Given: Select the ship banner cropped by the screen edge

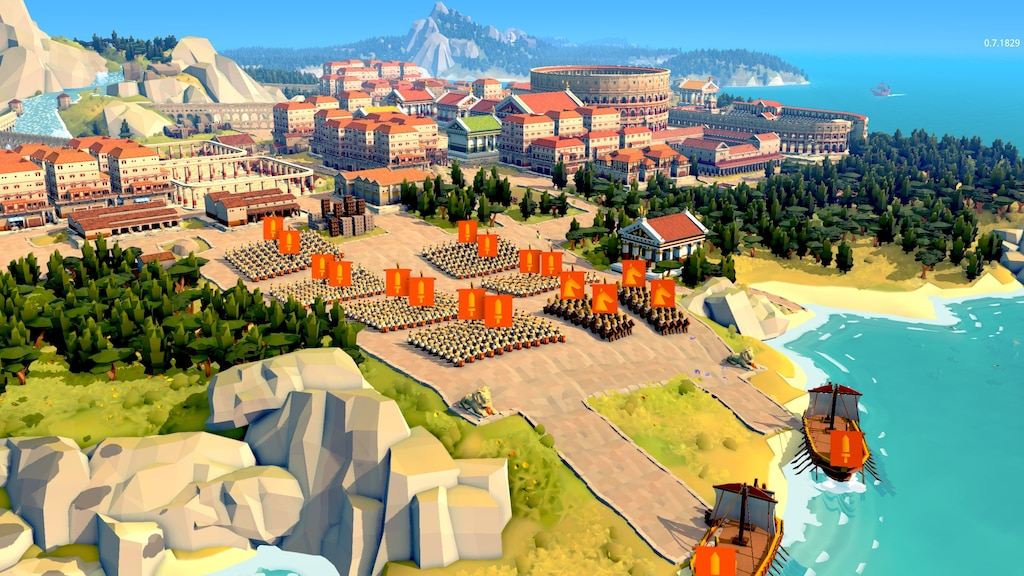Looking at the screenshot, I should point(714,561).
